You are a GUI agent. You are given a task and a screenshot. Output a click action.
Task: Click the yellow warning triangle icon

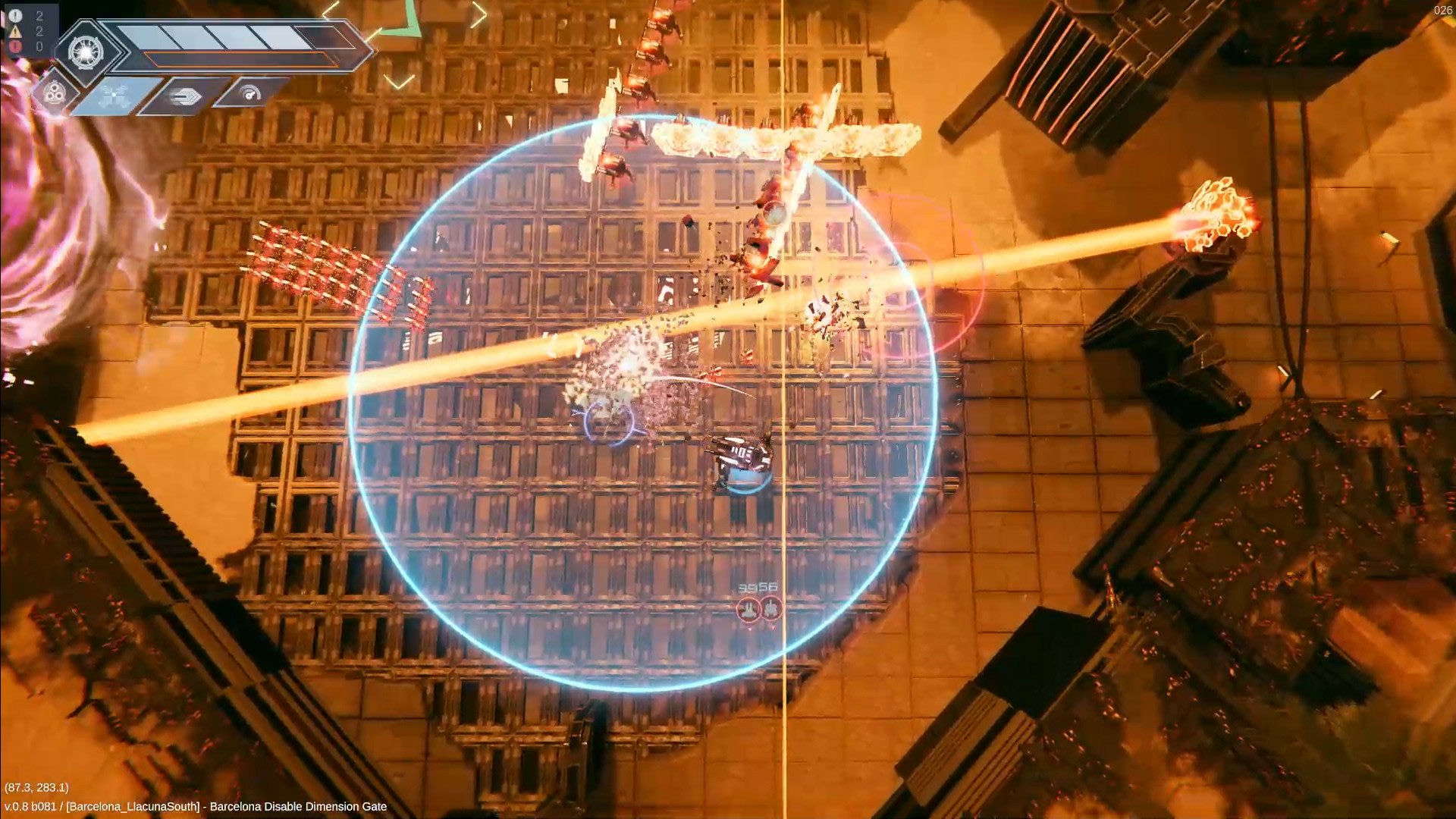(x=14, y=32)
